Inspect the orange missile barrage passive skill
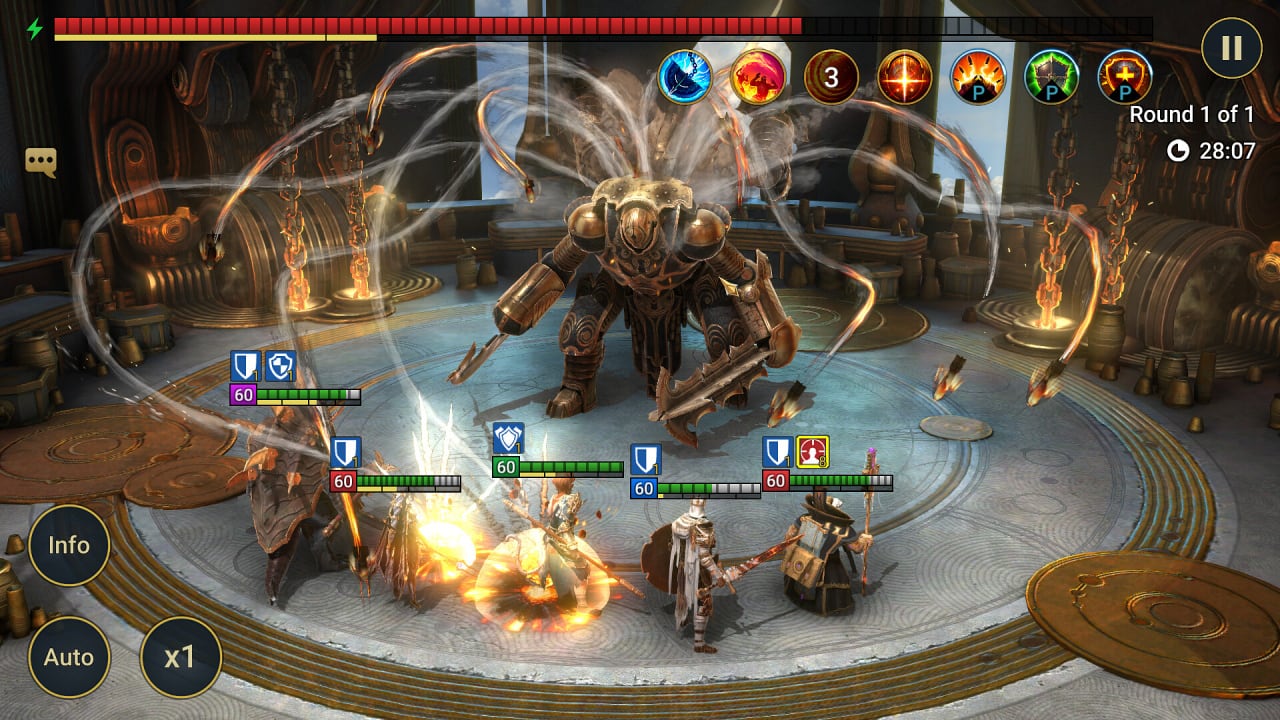Image resolution: width=1280 pixels, height=720 pixels. point(978,77)
